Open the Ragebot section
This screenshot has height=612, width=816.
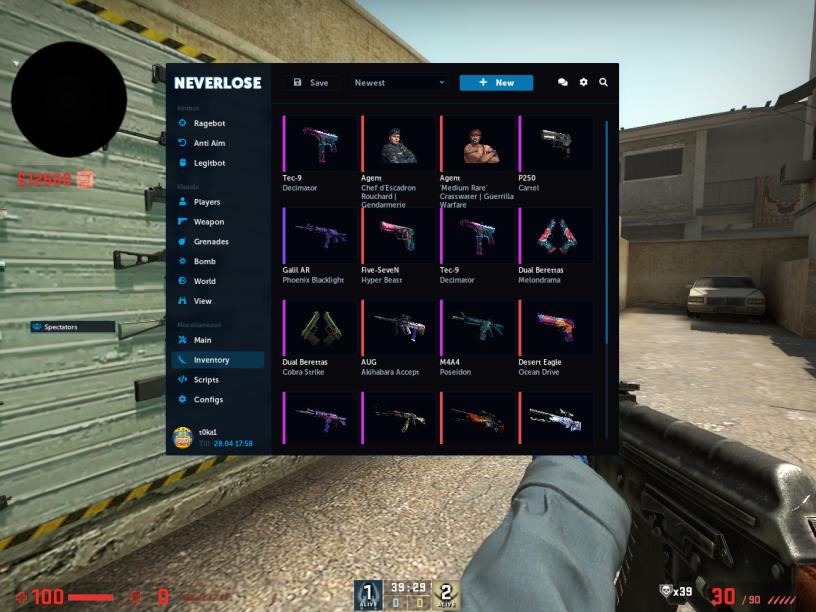tap(208, 123)
